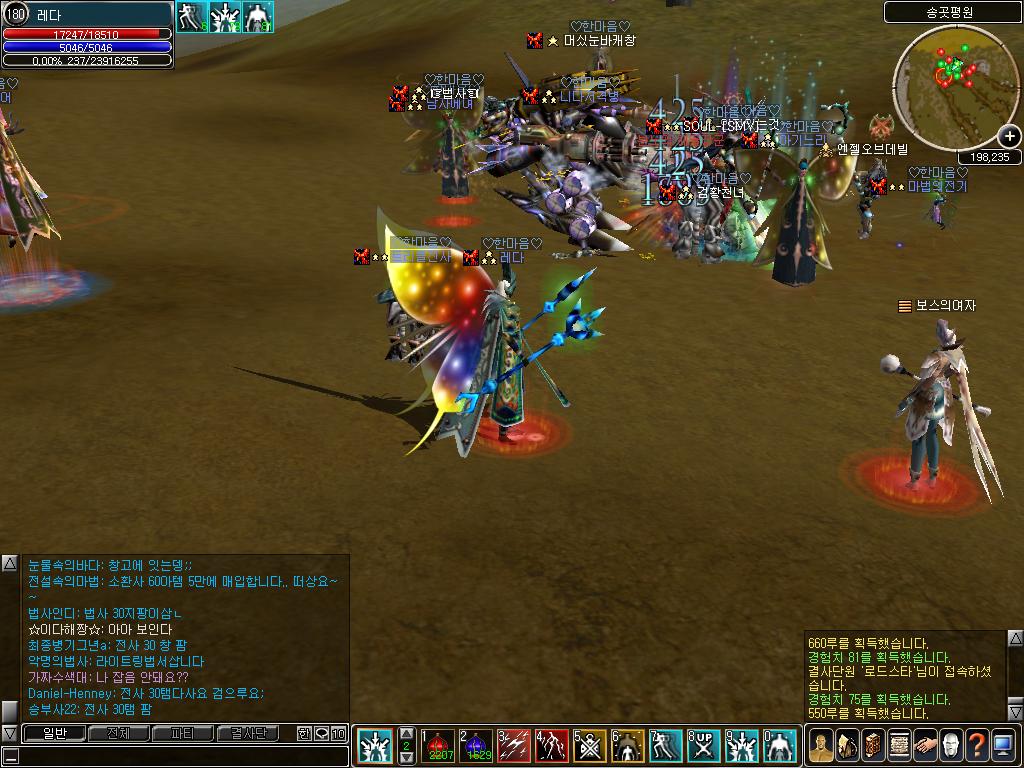This screenshot has height=768, width=1024.
Task: Switch to the 일반 chat tab
Action: pyautogui.click(x=53, y=734)
